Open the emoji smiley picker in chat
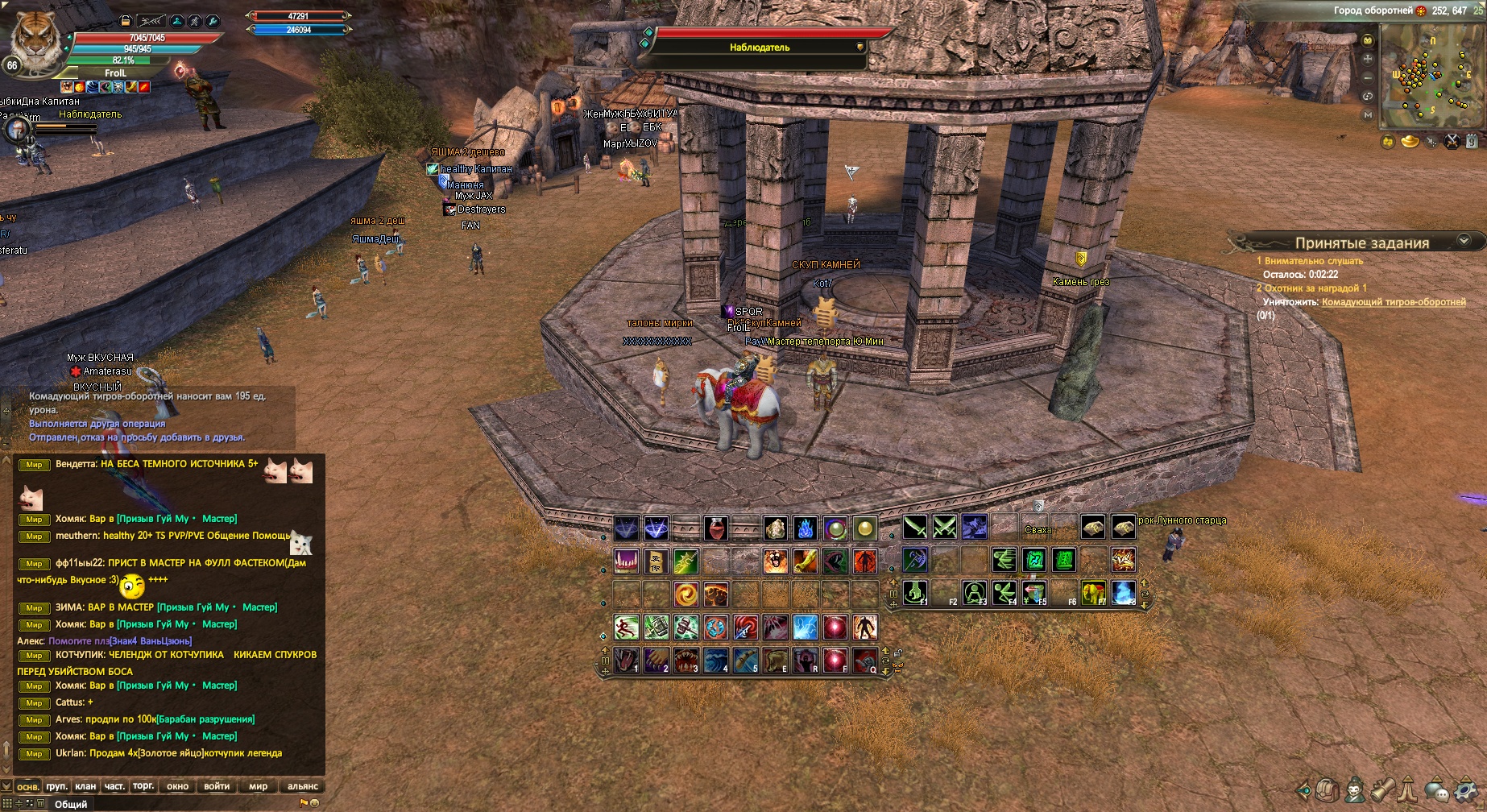The image size is (1487, 812). (314, 803)
